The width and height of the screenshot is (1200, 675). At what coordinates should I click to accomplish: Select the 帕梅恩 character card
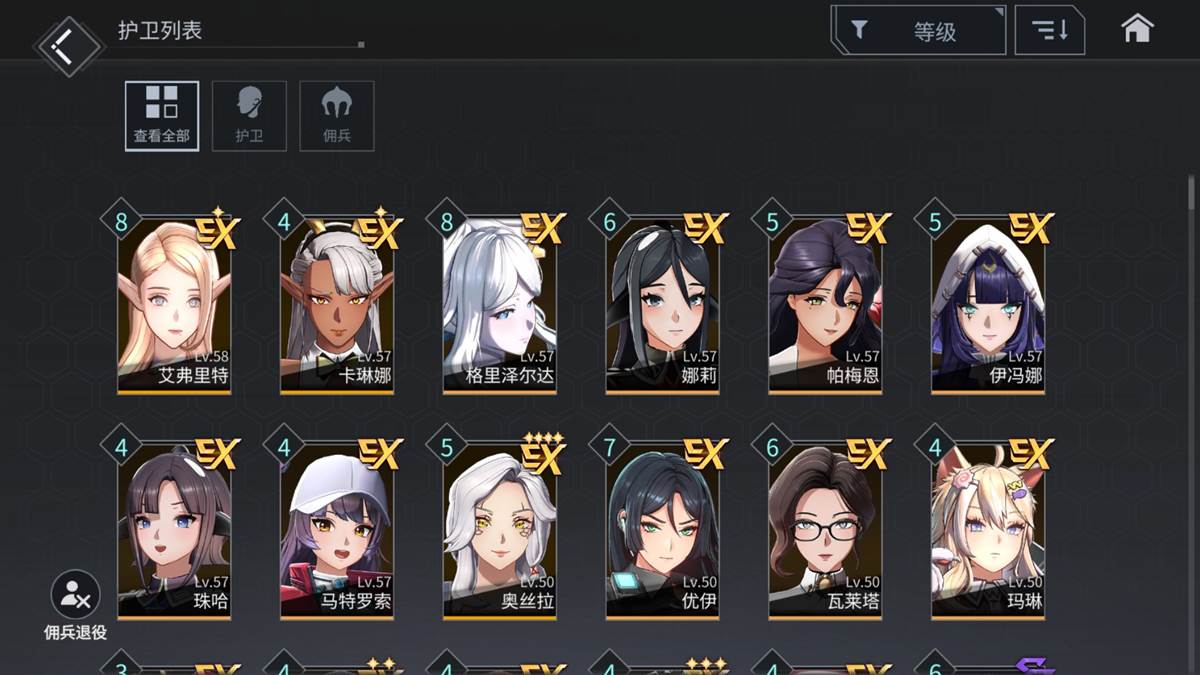(825, 303)
